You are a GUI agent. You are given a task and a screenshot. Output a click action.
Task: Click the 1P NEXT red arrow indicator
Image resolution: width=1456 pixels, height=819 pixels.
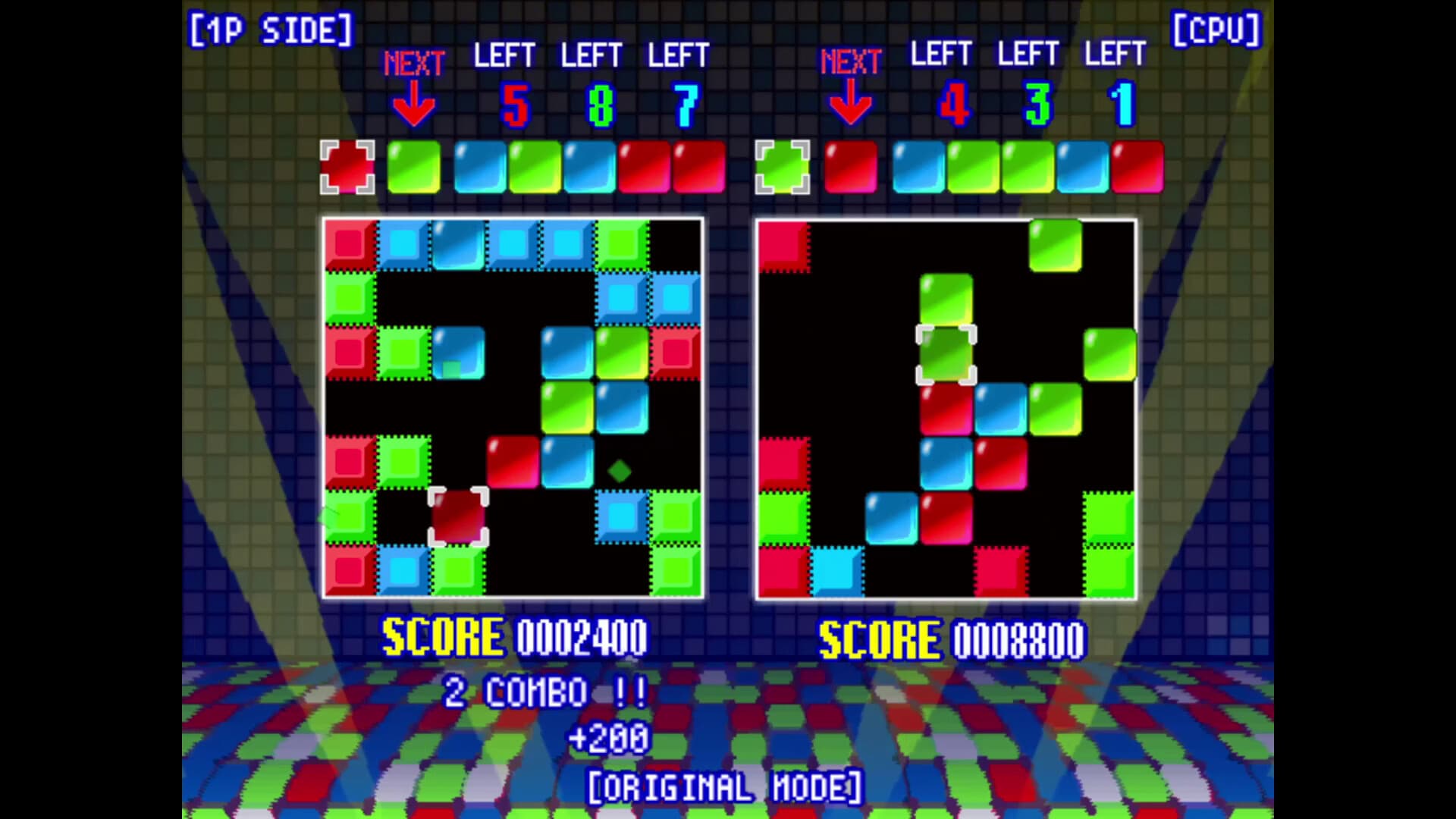(x=413, y=99)
